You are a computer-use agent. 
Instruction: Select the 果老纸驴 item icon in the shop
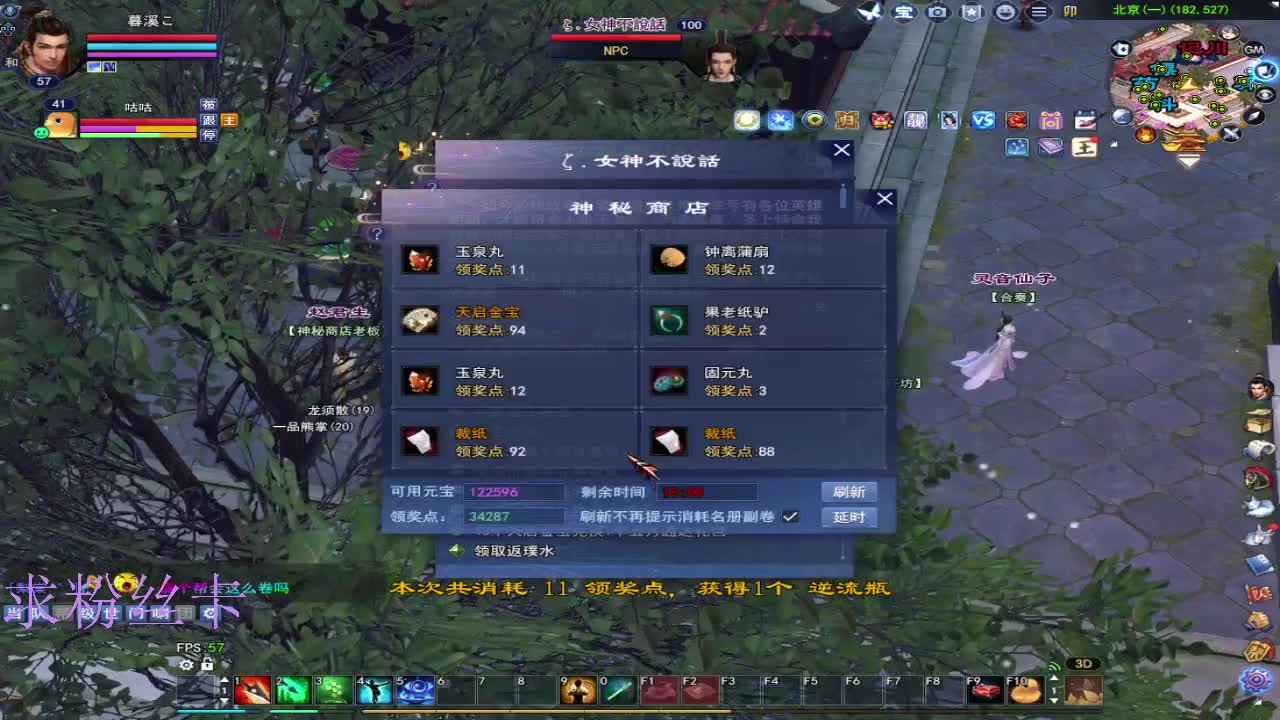pos(668,320)
